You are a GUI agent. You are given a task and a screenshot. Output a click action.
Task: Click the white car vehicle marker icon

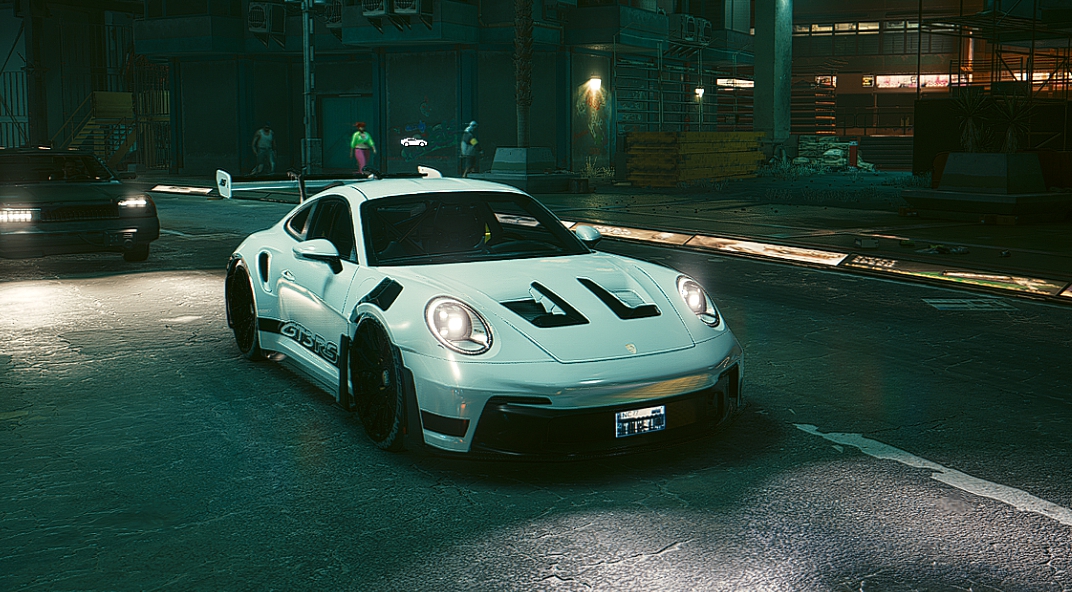[413, 142]
